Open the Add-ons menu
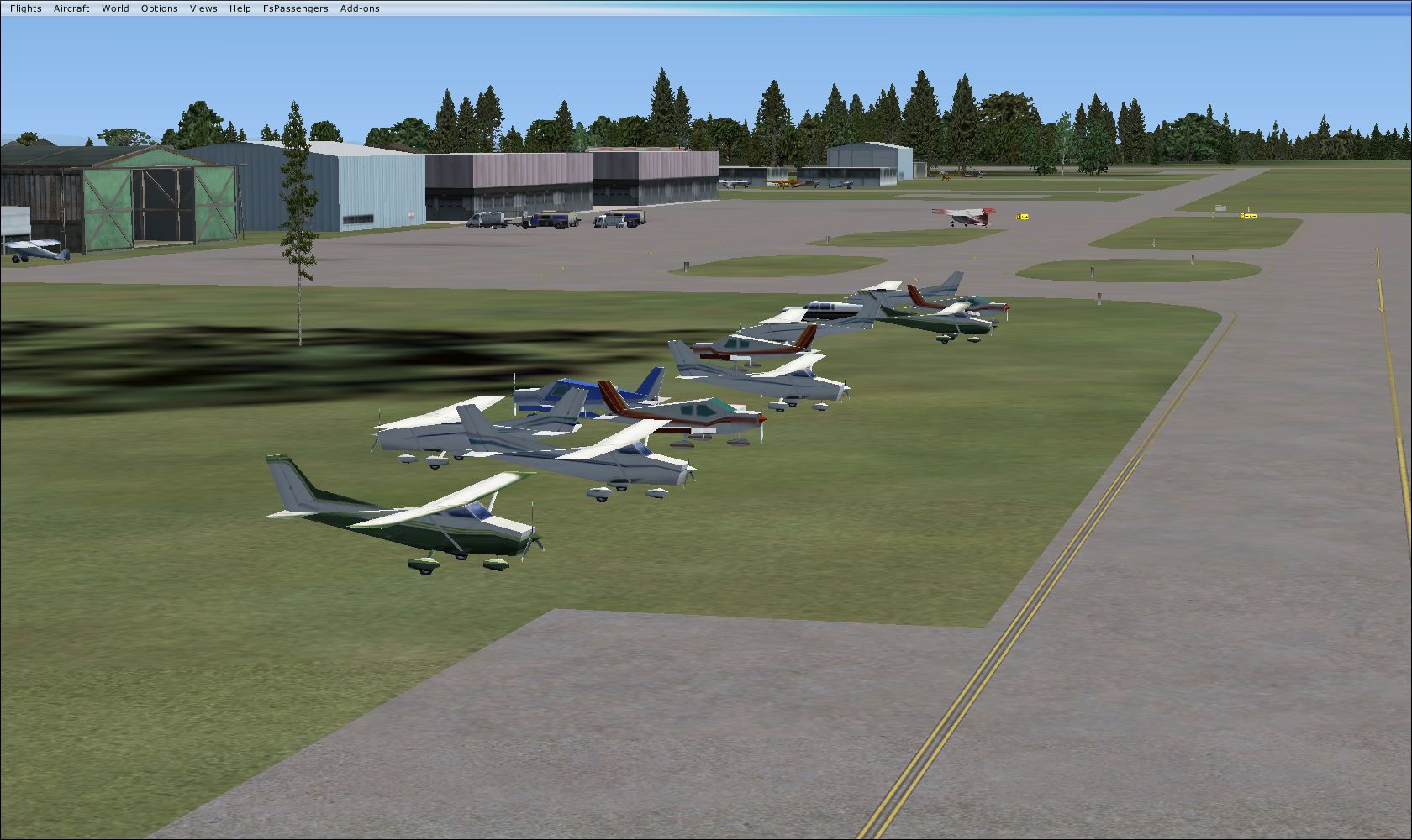This screenshot has height=840, width=1412. (360, 8)
